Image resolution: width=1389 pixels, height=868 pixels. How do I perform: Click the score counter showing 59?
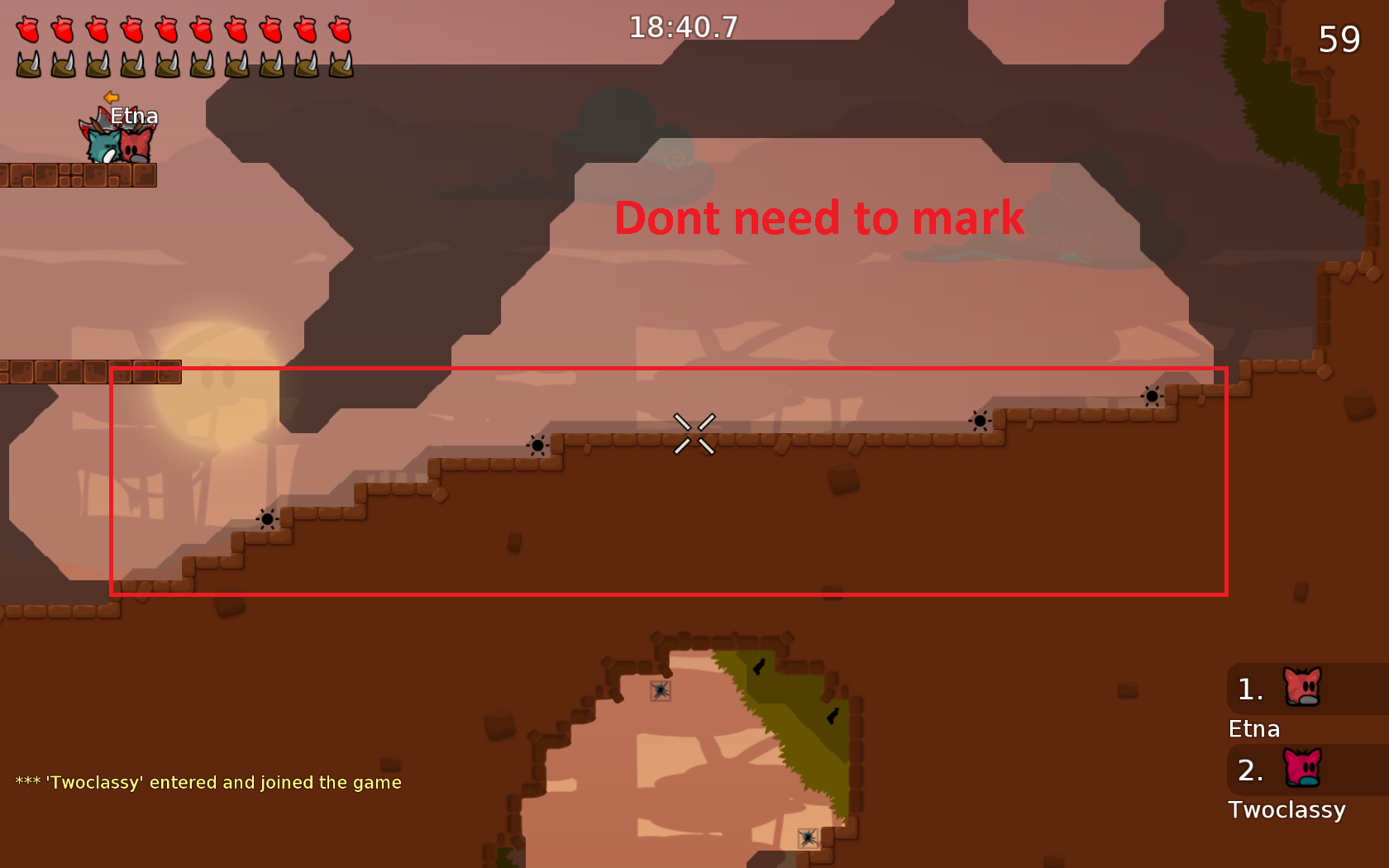click(1339, 39)
